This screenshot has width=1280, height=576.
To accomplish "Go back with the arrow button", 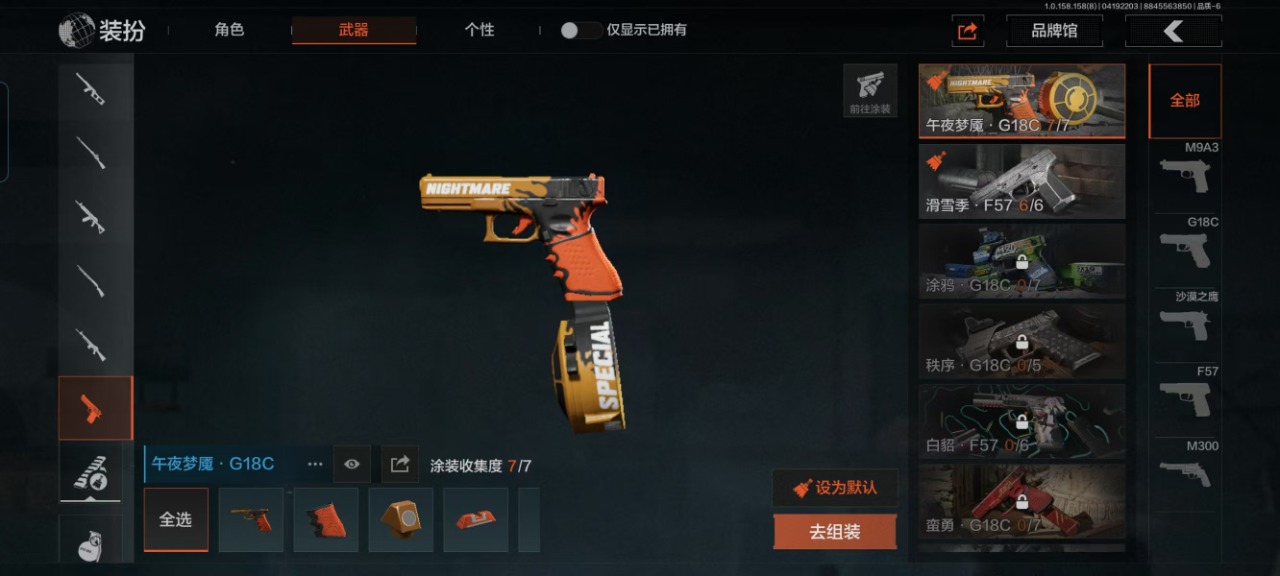I will coord(1173,31).
